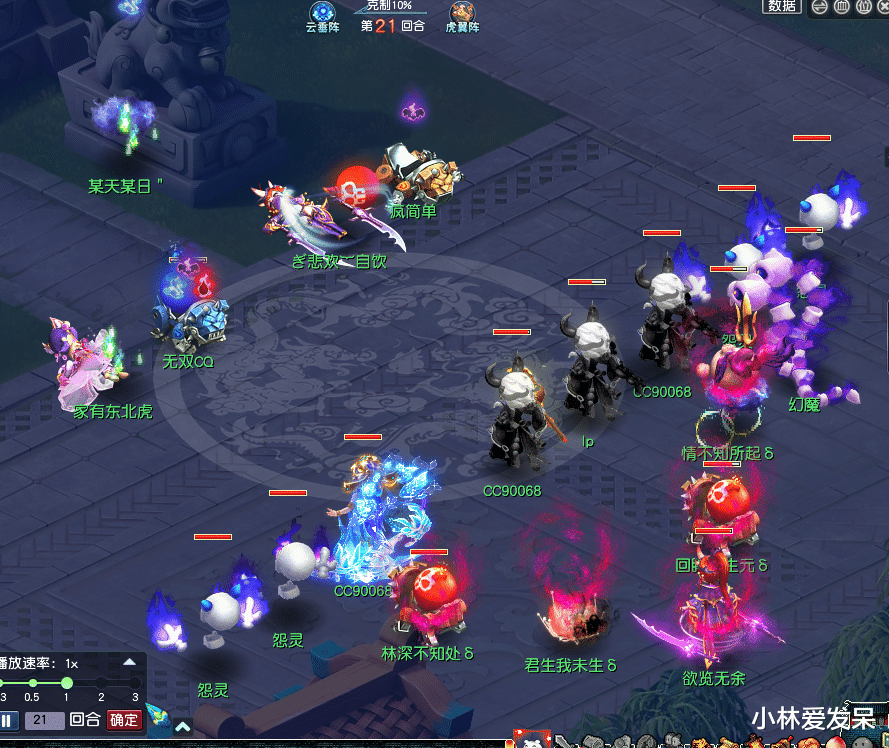Set playback speed to 0.5x on slider
The height and width of the screenshot is (748, 889).
[x=32, y=683]
